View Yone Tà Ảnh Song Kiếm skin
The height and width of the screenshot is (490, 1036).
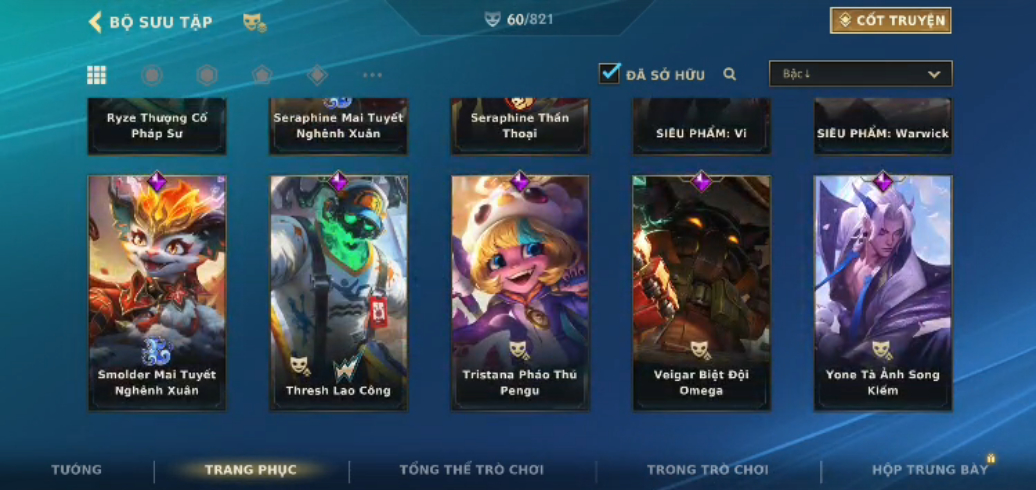[882, 292]
